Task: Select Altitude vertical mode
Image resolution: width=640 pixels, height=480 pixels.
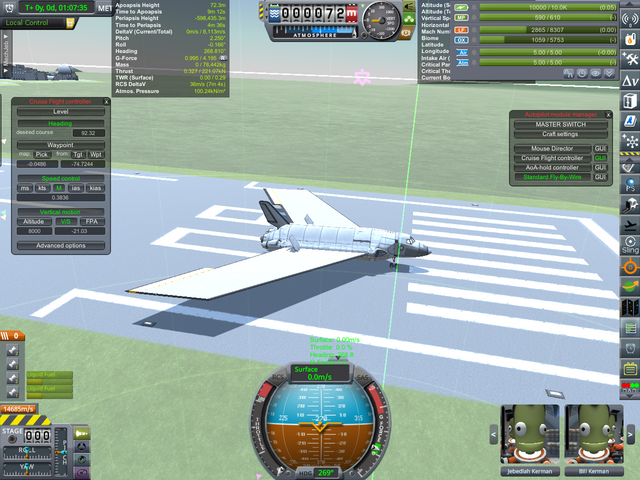Action: click(34, 220)
